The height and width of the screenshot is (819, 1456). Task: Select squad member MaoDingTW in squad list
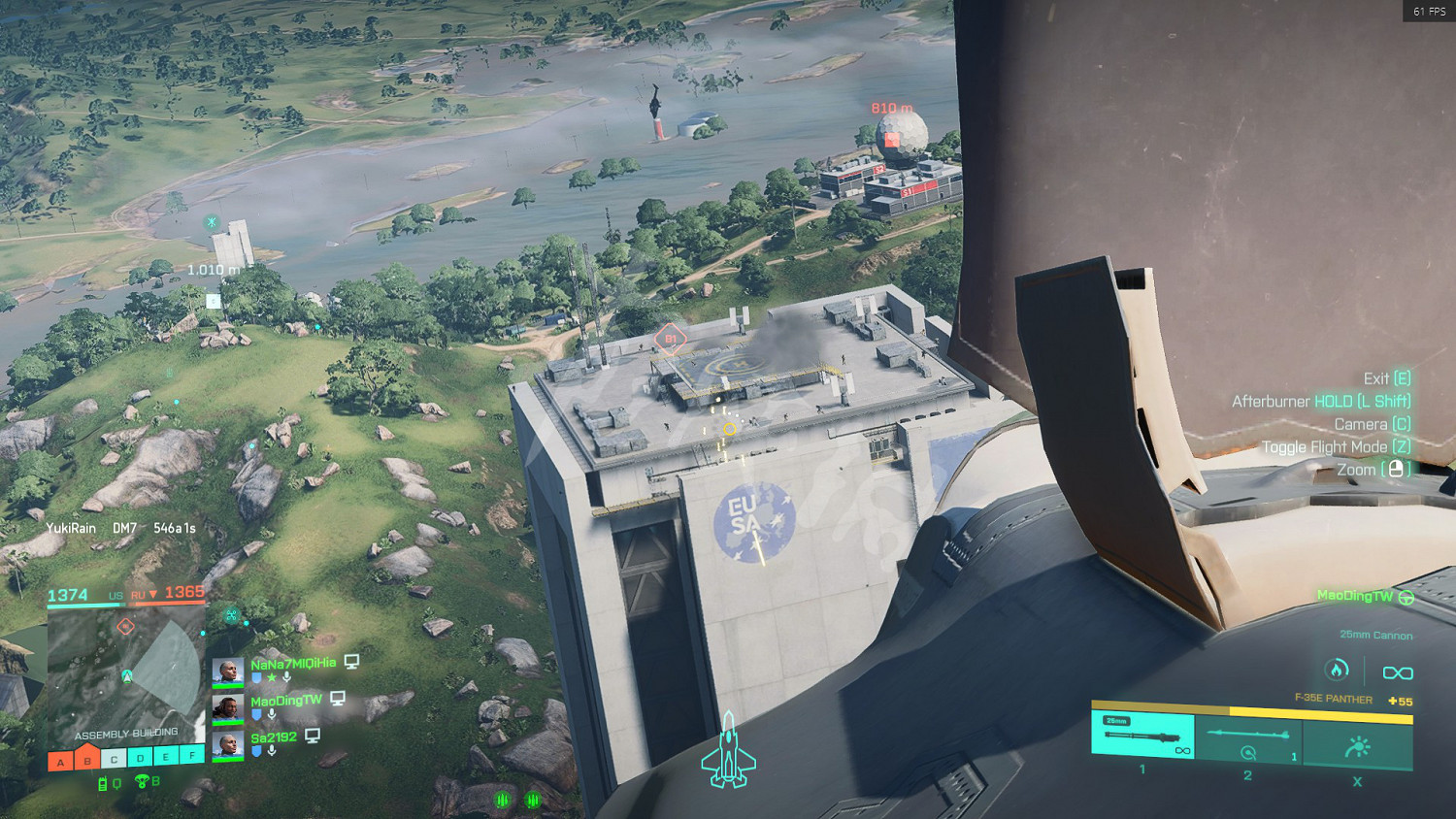285,702
